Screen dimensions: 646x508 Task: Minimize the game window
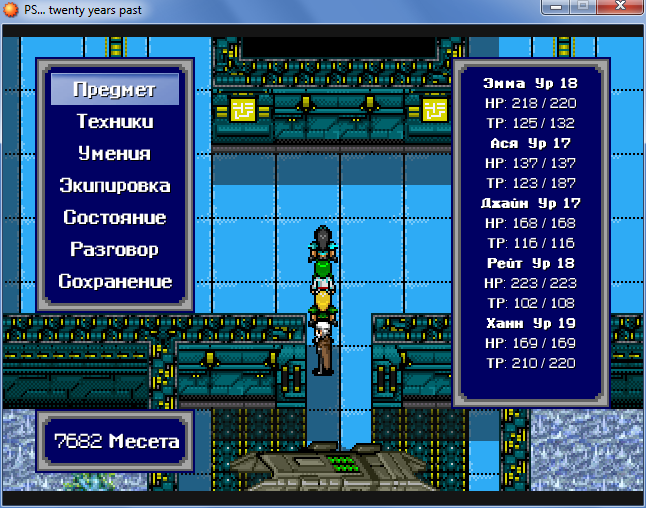pos(552,9)
